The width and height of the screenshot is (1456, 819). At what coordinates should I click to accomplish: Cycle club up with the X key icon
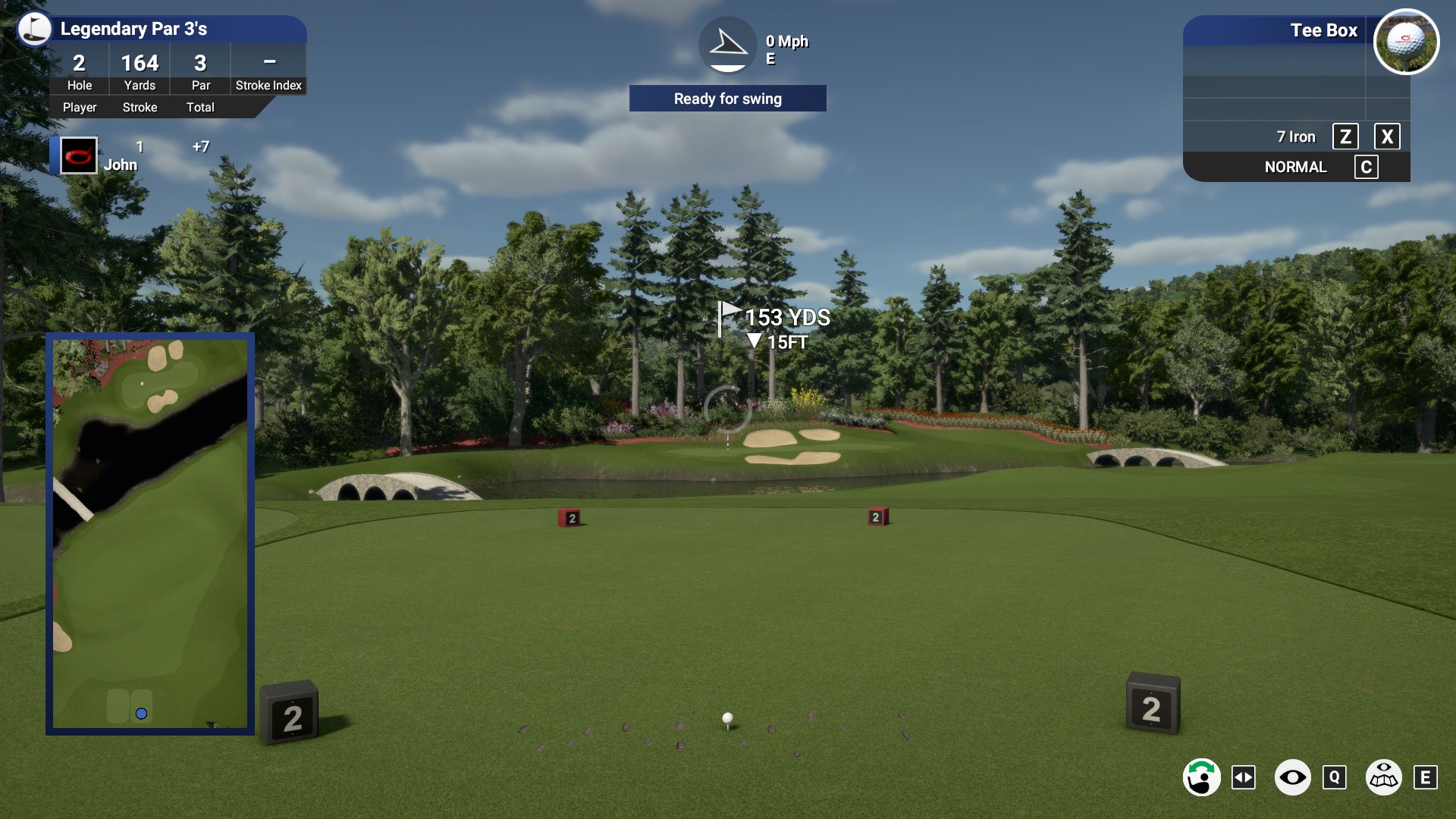point(1389,136)
